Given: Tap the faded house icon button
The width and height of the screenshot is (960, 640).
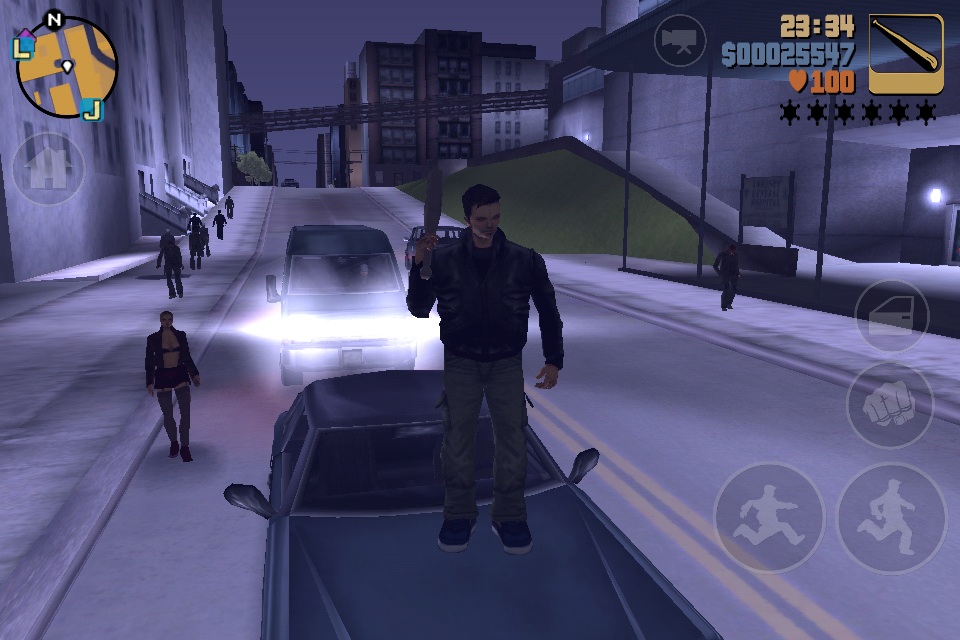Looking at the screenshot, I should pyautogui.click(x=47, y=169).
